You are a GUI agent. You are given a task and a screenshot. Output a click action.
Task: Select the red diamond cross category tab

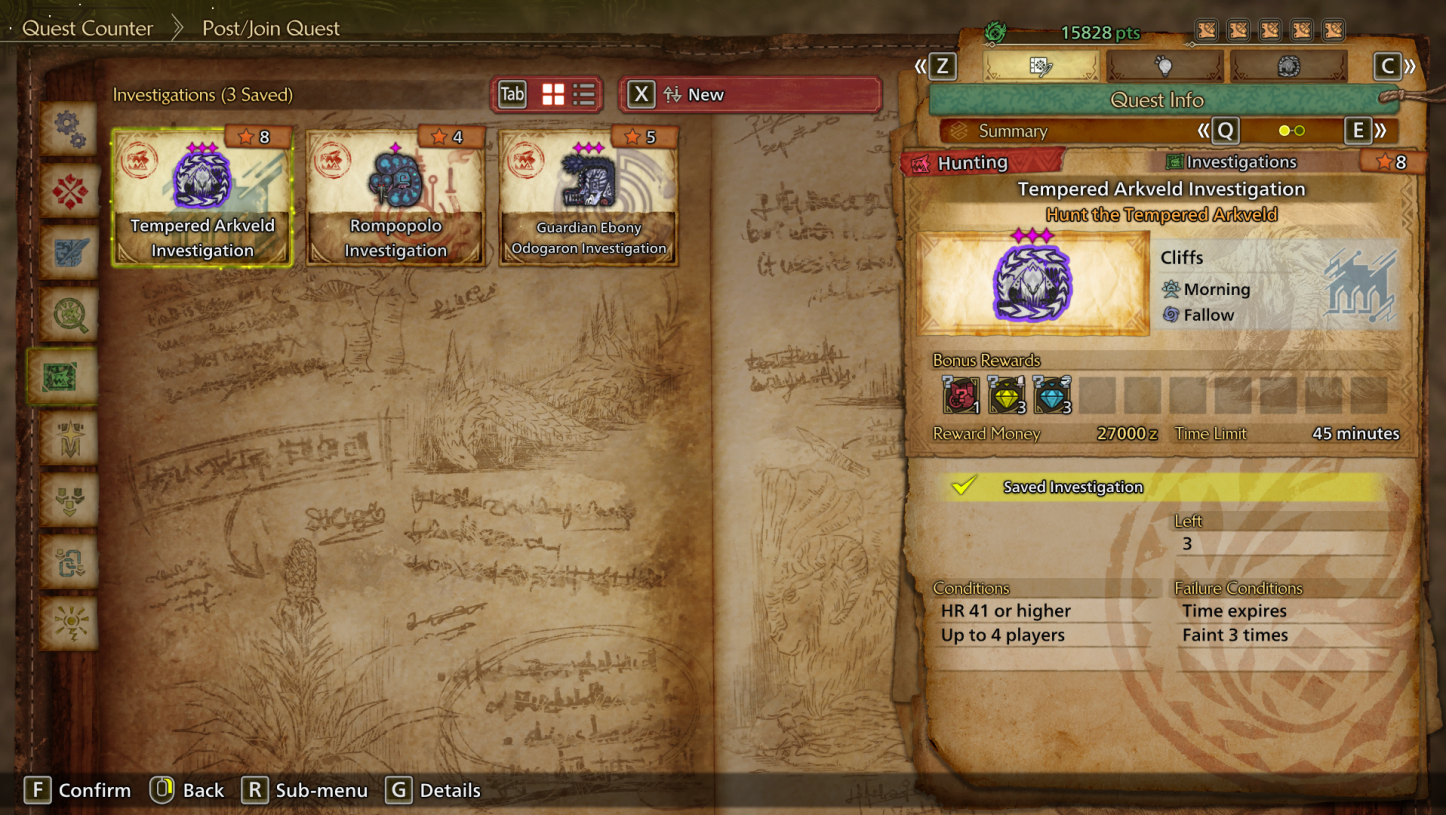coord(69,190)
